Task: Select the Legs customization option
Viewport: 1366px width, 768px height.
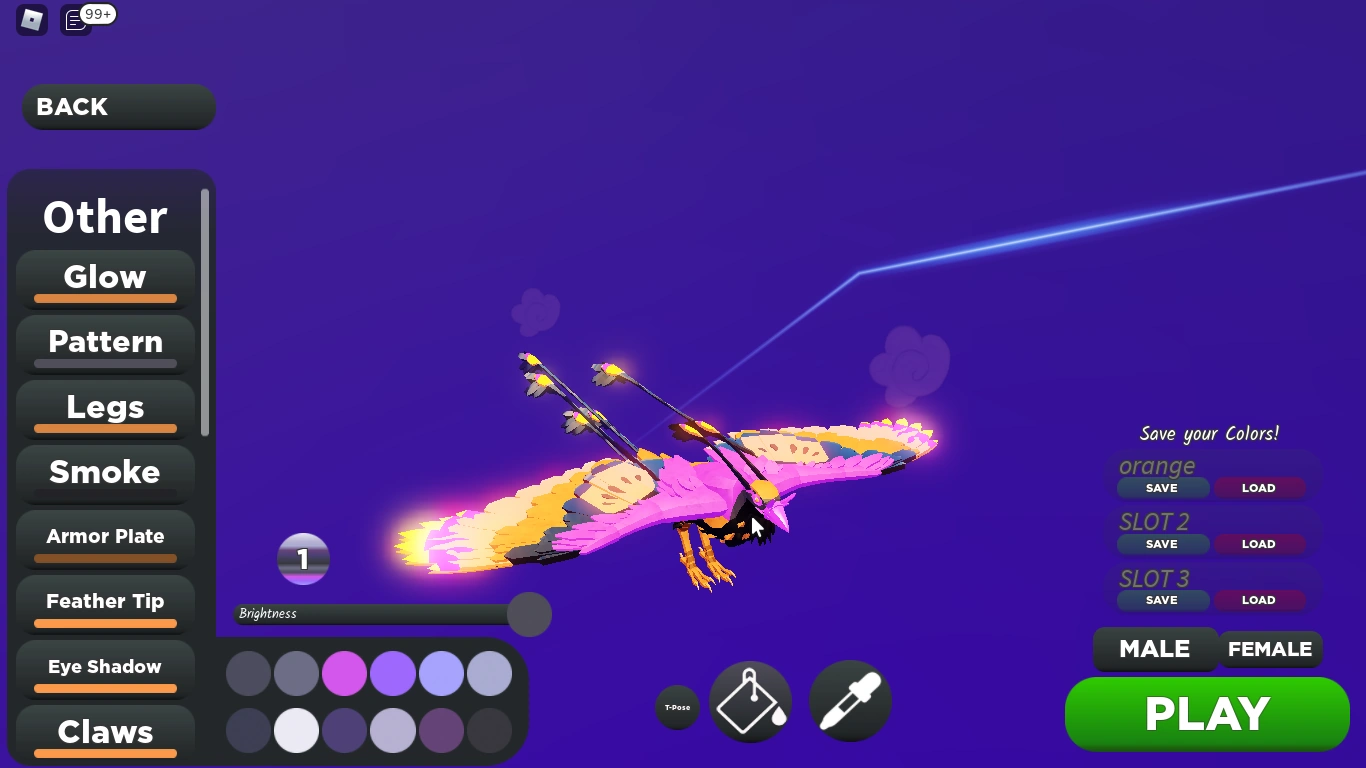Action: tap(105, 407)
